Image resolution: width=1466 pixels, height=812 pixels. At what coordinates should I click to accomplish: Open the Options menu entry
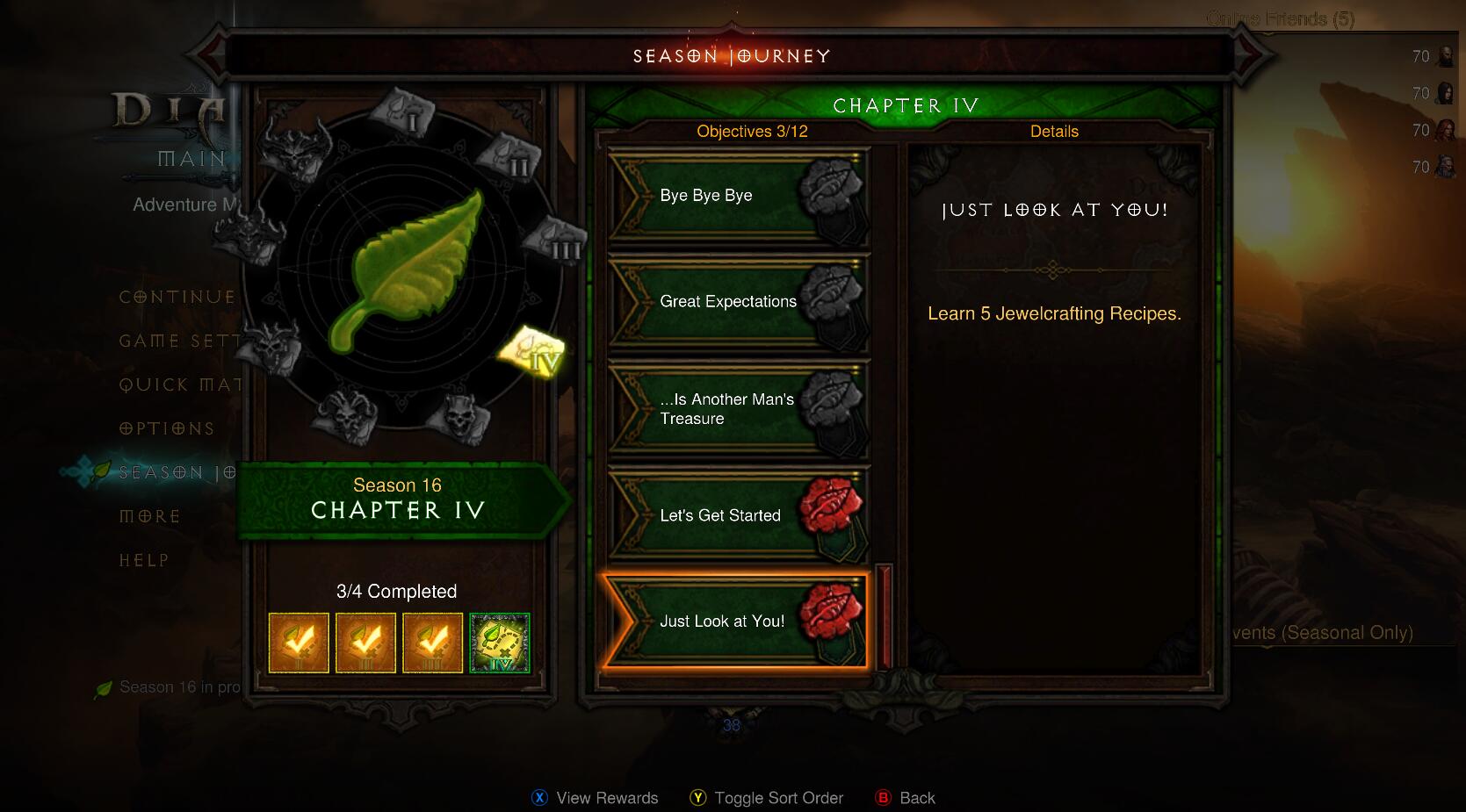[x=167, y=429]
